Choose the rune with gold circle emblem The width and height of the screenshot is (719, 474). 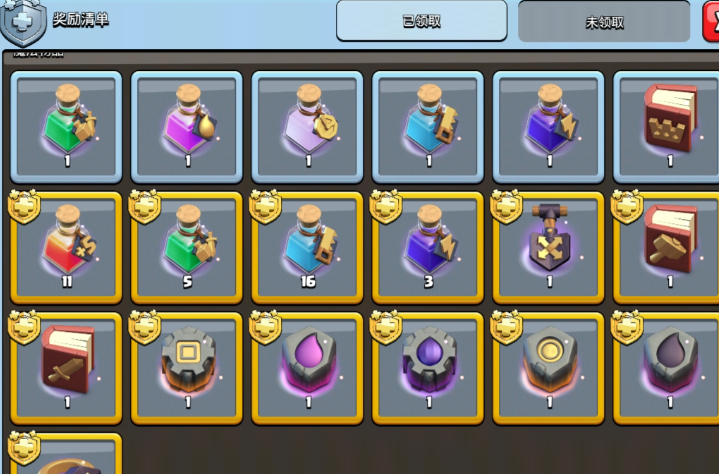click(548, 367)
